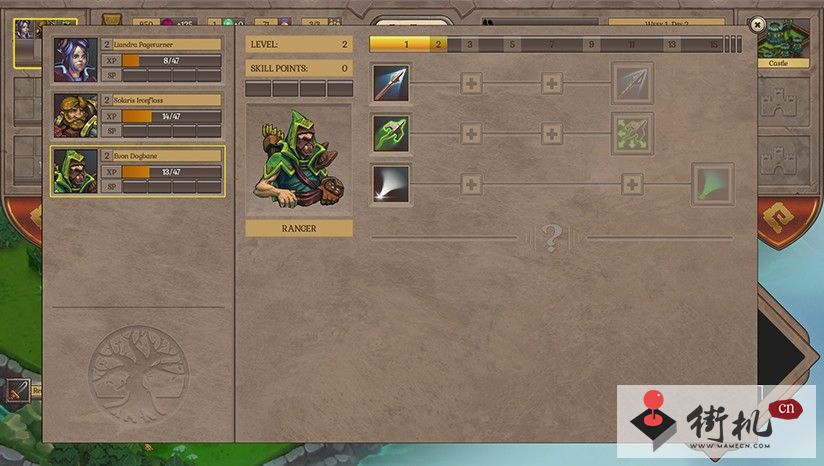Viewport: 824px width, 466px height.
Task: Click the locked green cone skill
Action: point(712,185)
